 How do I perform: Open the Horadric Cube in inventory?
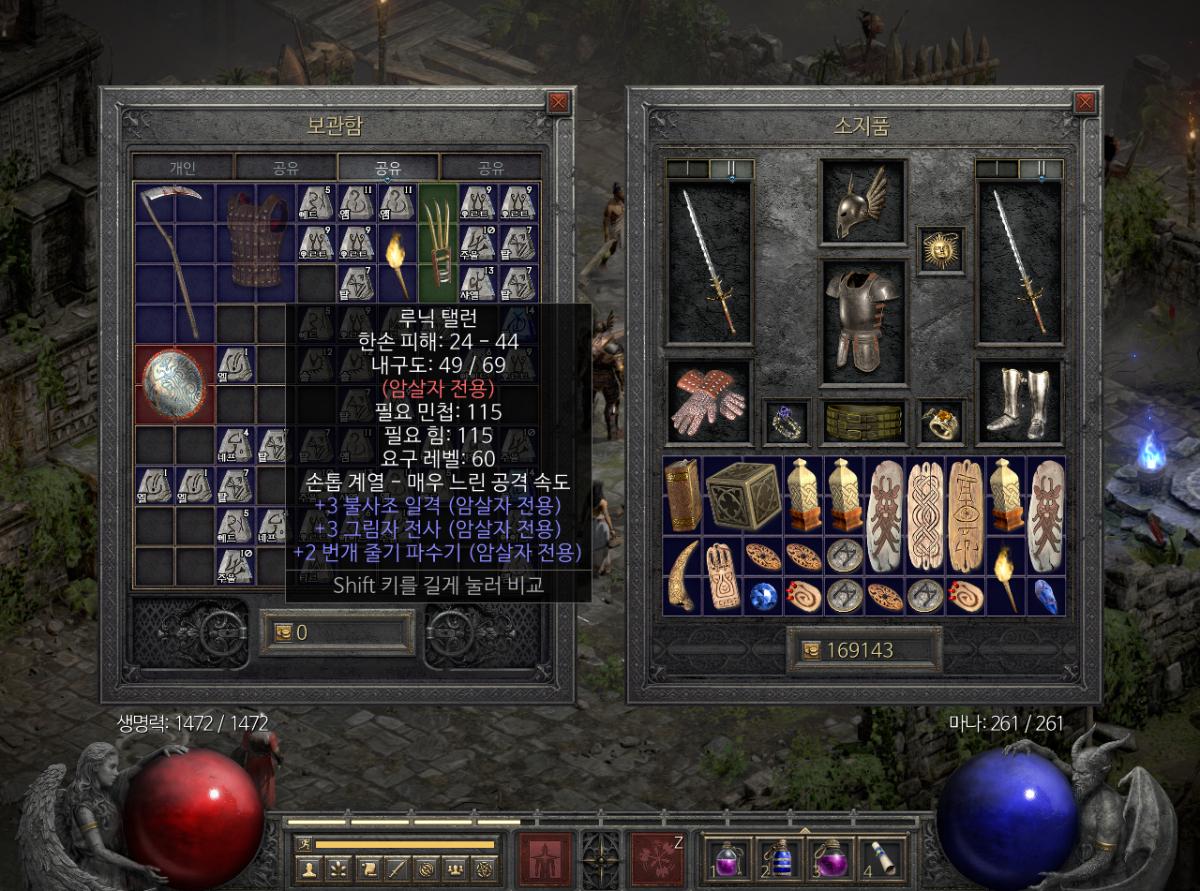point(741,494)
